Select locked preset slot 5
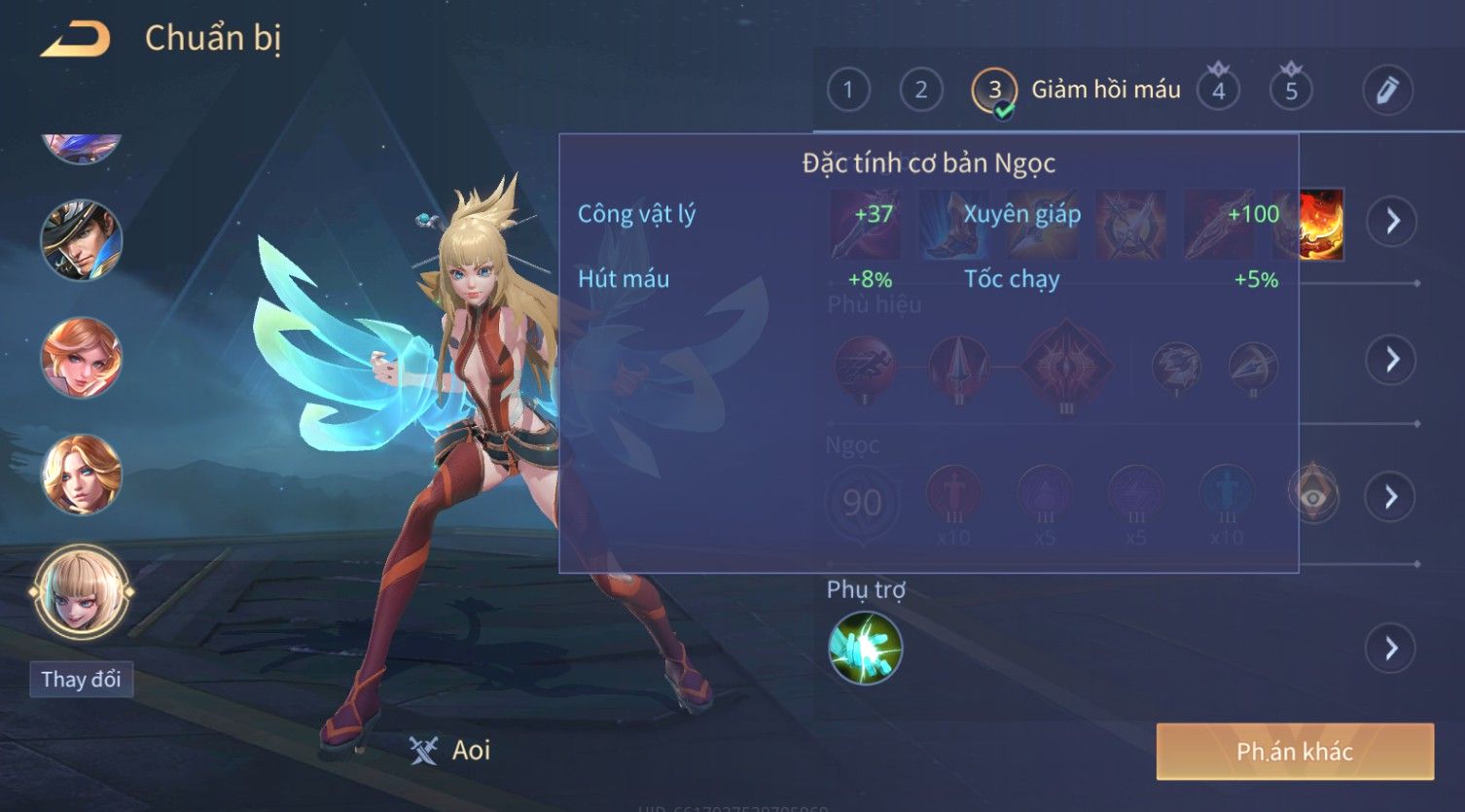The width and height of the screenshot is (1465, 812). coord(1291,90)
